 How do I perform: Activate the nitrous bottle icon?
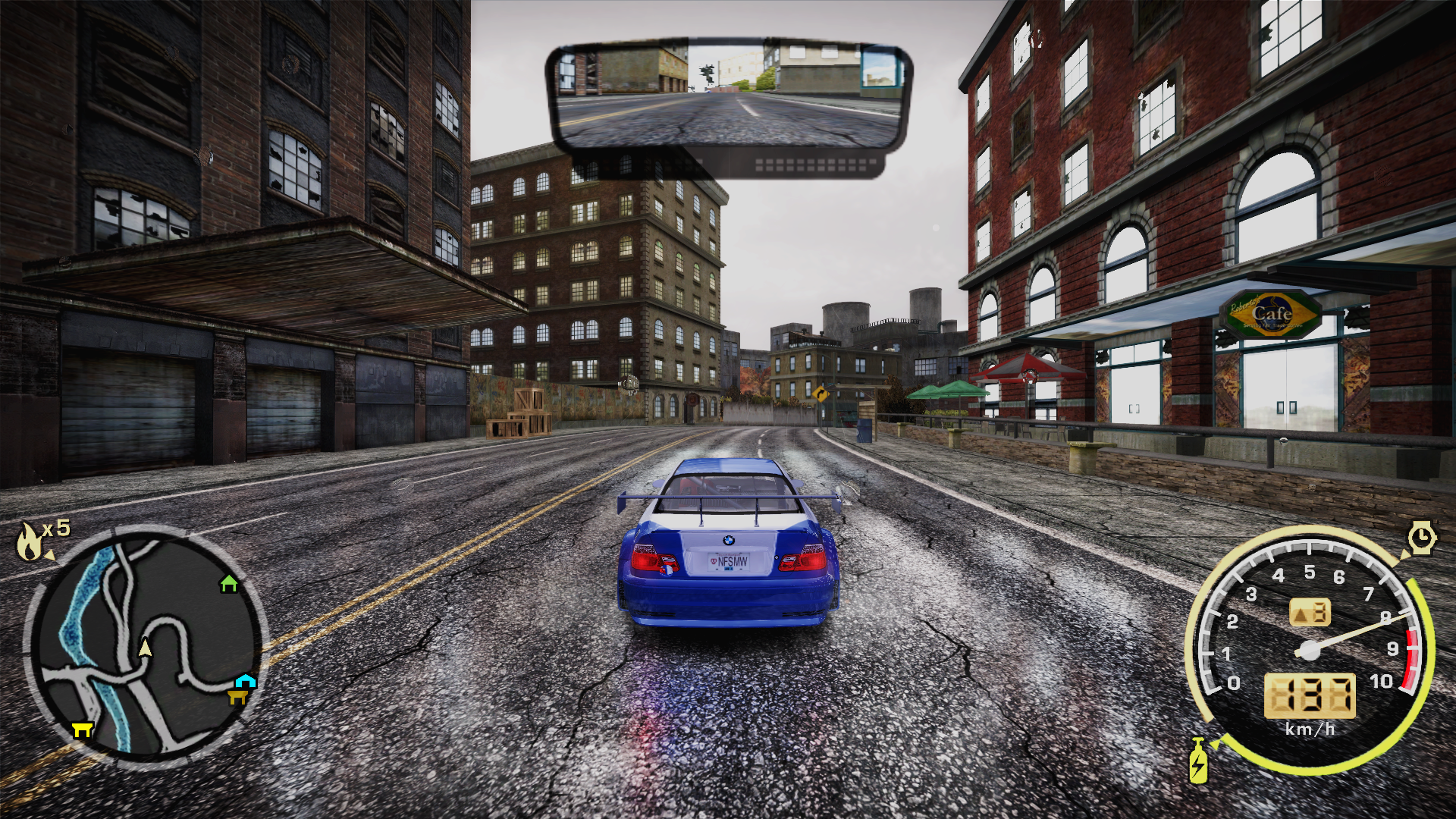pos(1198,762)
